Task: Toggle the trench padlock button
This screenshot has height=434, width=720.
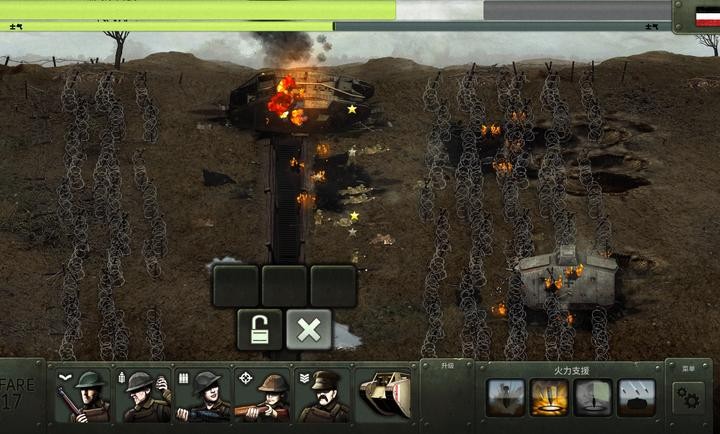Action: (259, 329)
